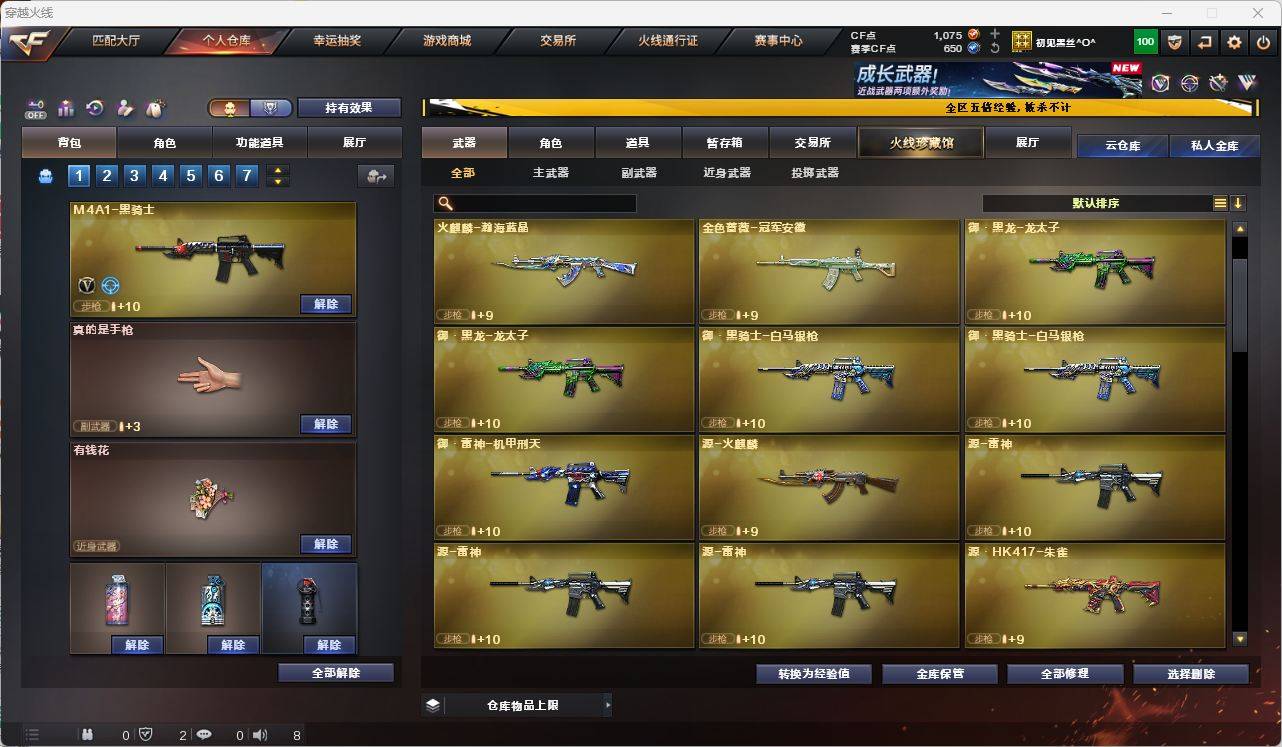The image size is (1282, 747).
Task: Click the up arrow of the backpack page stepper
Action: pos(278,171)
